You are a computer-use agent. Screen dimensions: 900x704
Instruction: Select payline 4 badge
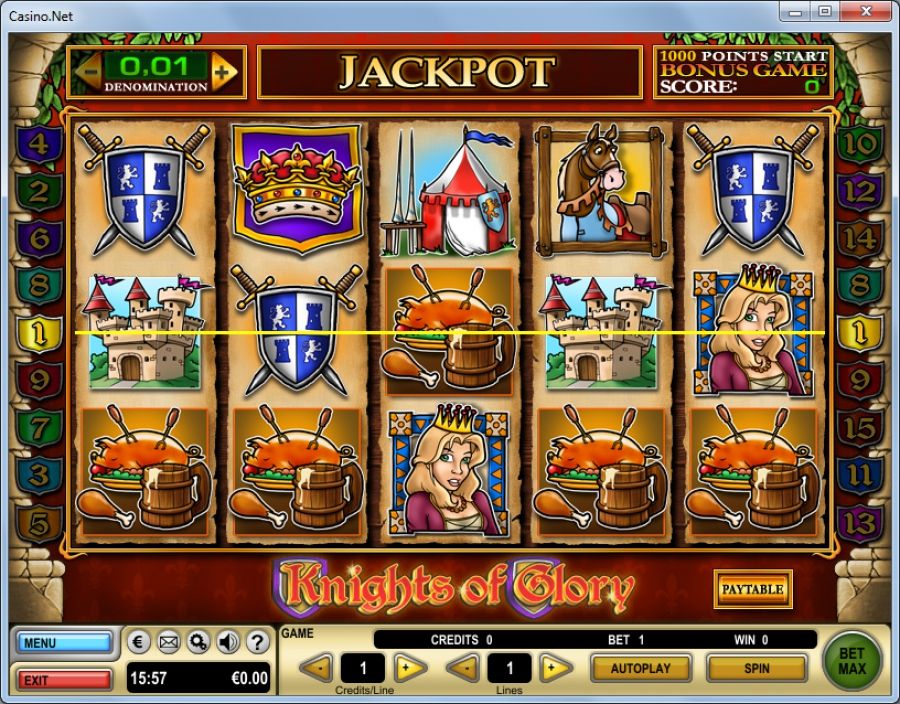tap(39, 144)
